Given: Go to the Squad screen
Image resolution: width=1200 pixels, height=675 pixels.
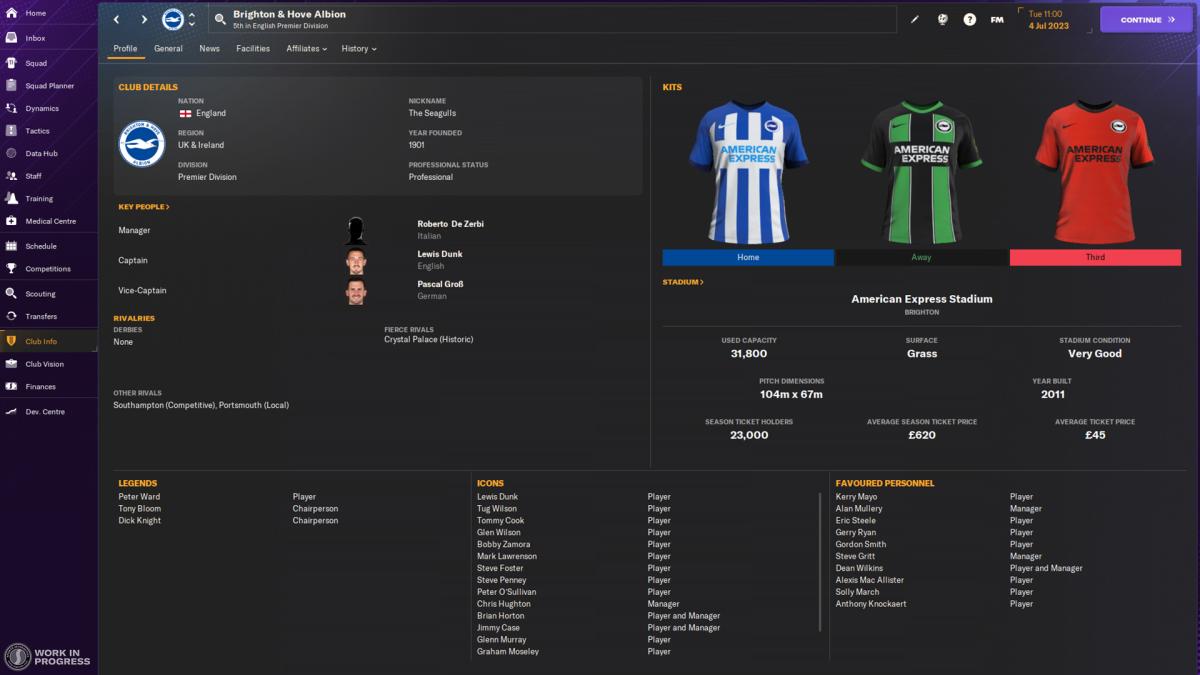Looking at the screenshot, I should (x=36, y=63).
